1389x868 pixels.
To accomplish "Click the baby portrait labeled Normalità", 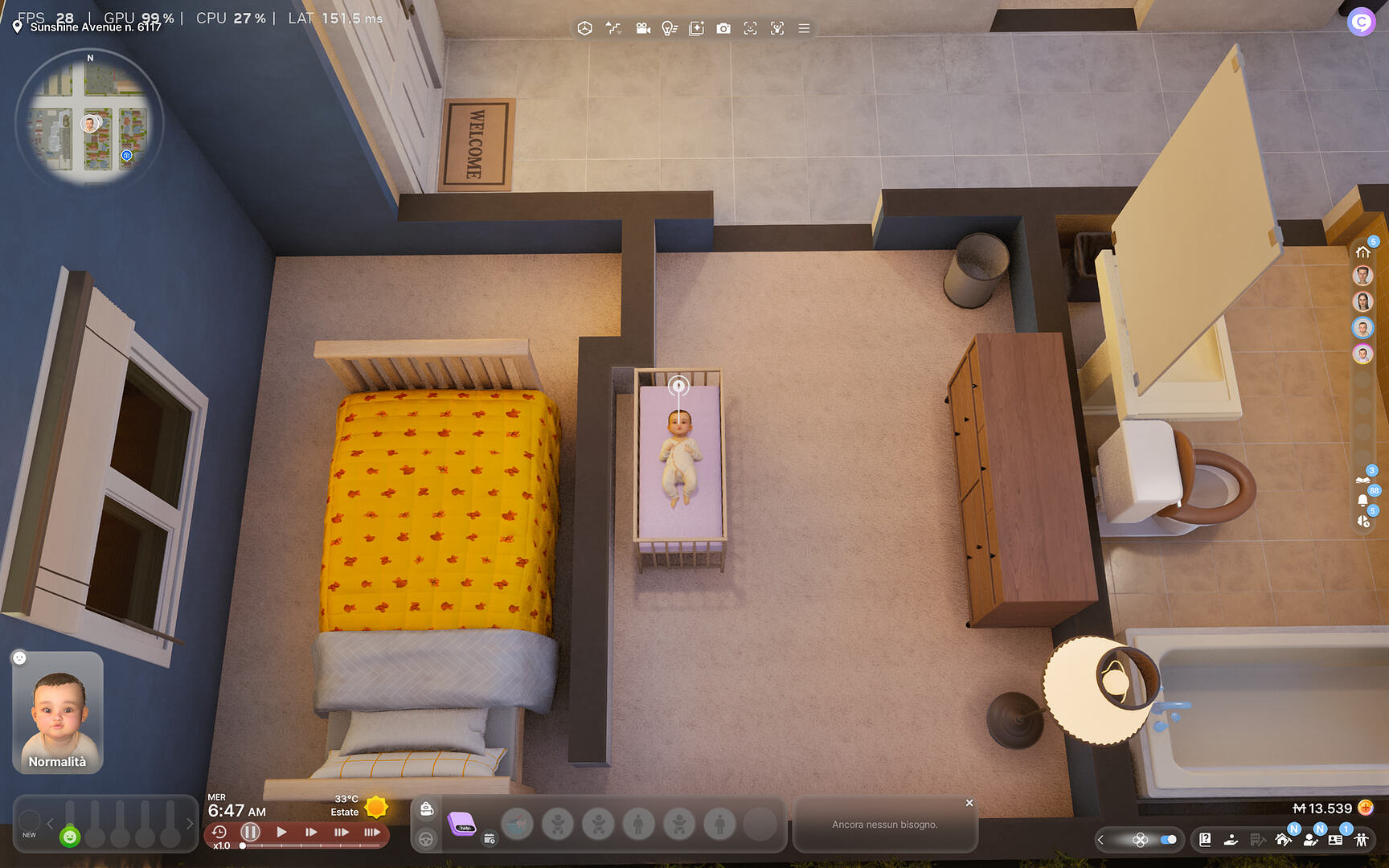I will 58,713.
